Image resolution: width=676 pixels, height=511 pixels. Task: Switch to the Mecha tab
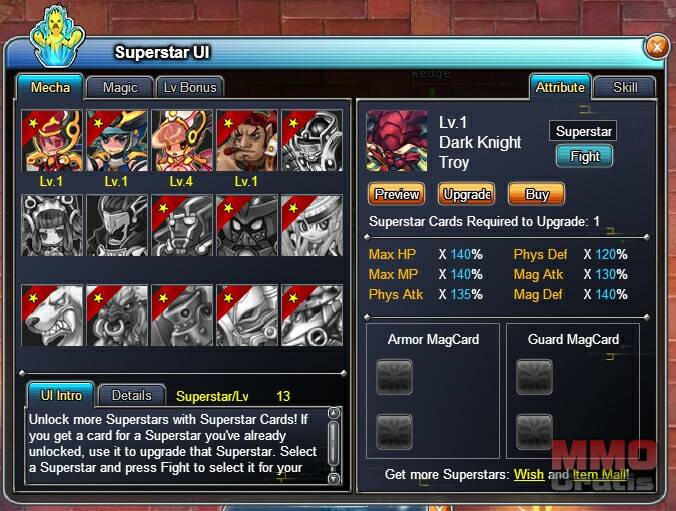50,87
